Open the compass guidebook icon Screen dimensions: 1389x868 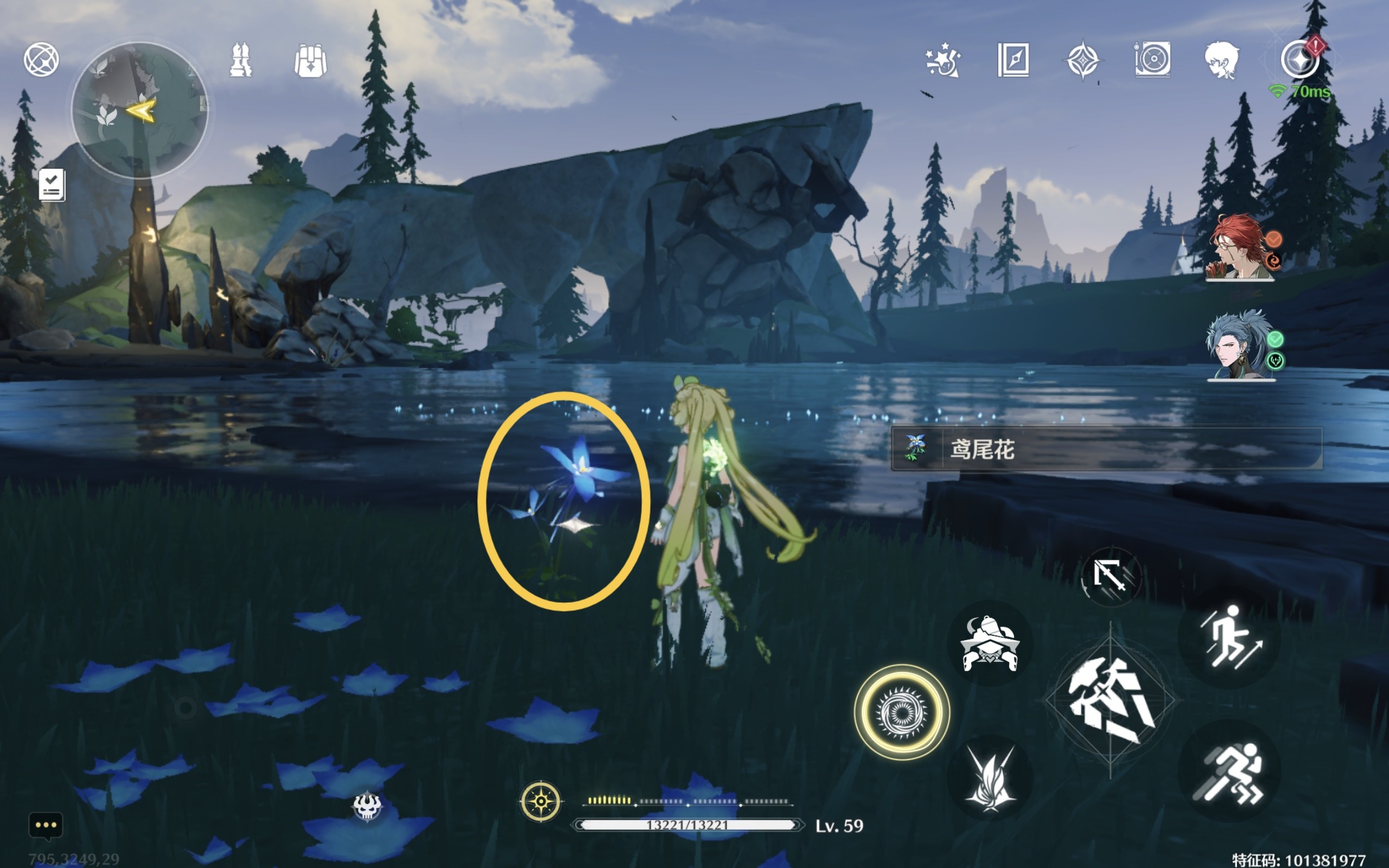click(1013, 60)
